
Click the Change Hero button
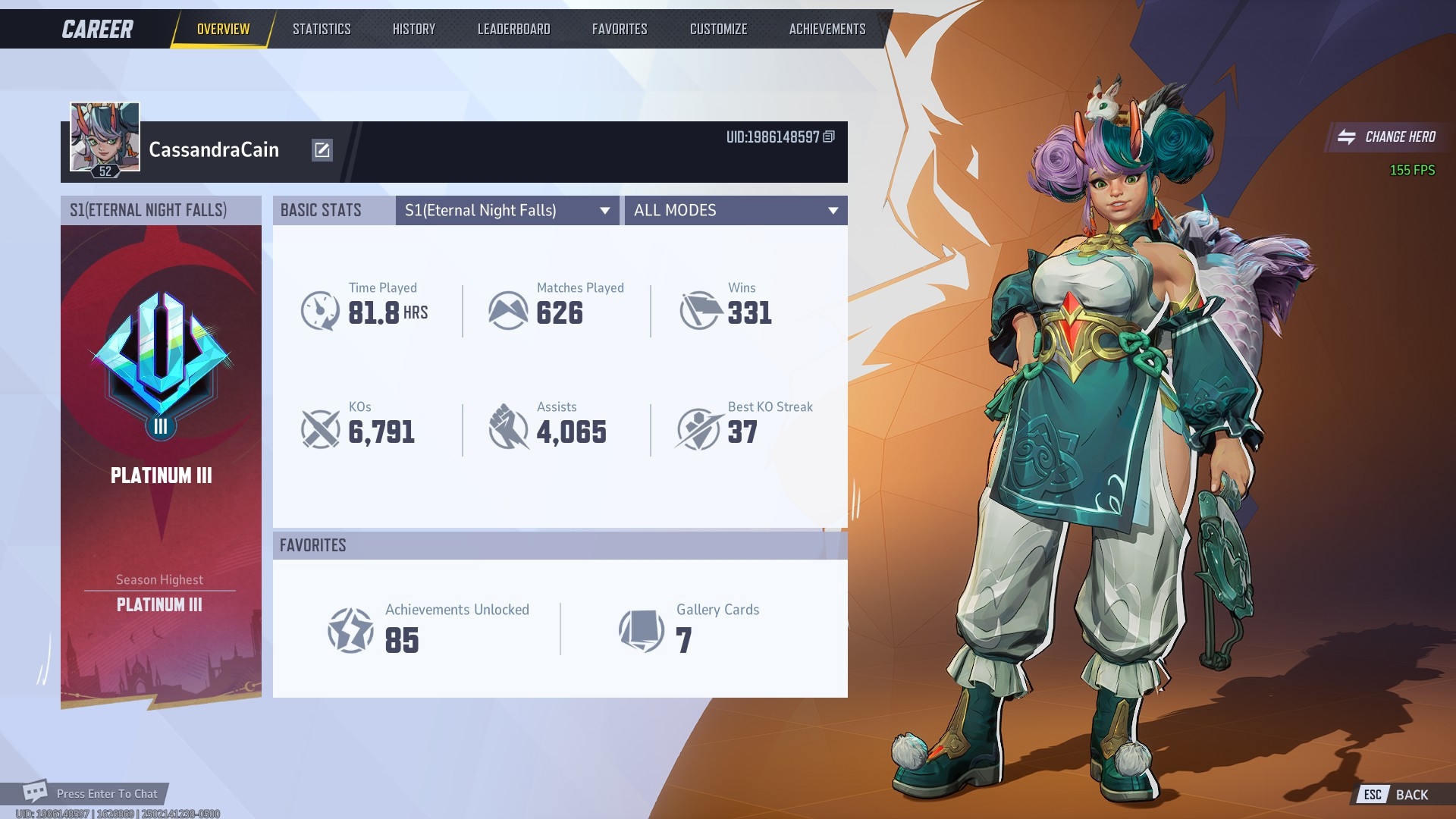1387,137
